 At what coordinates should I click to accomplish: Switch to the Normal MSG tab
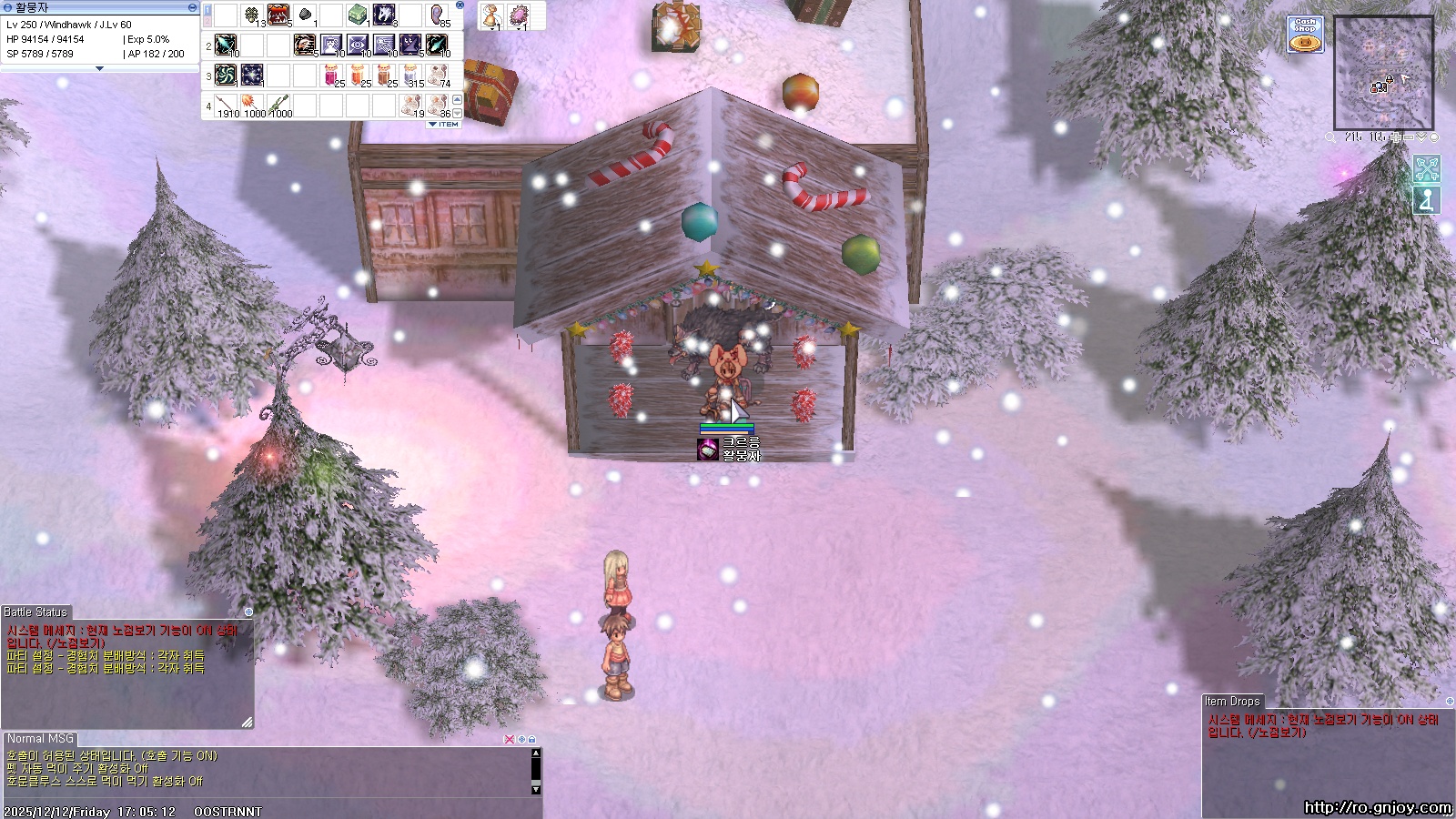40,739
